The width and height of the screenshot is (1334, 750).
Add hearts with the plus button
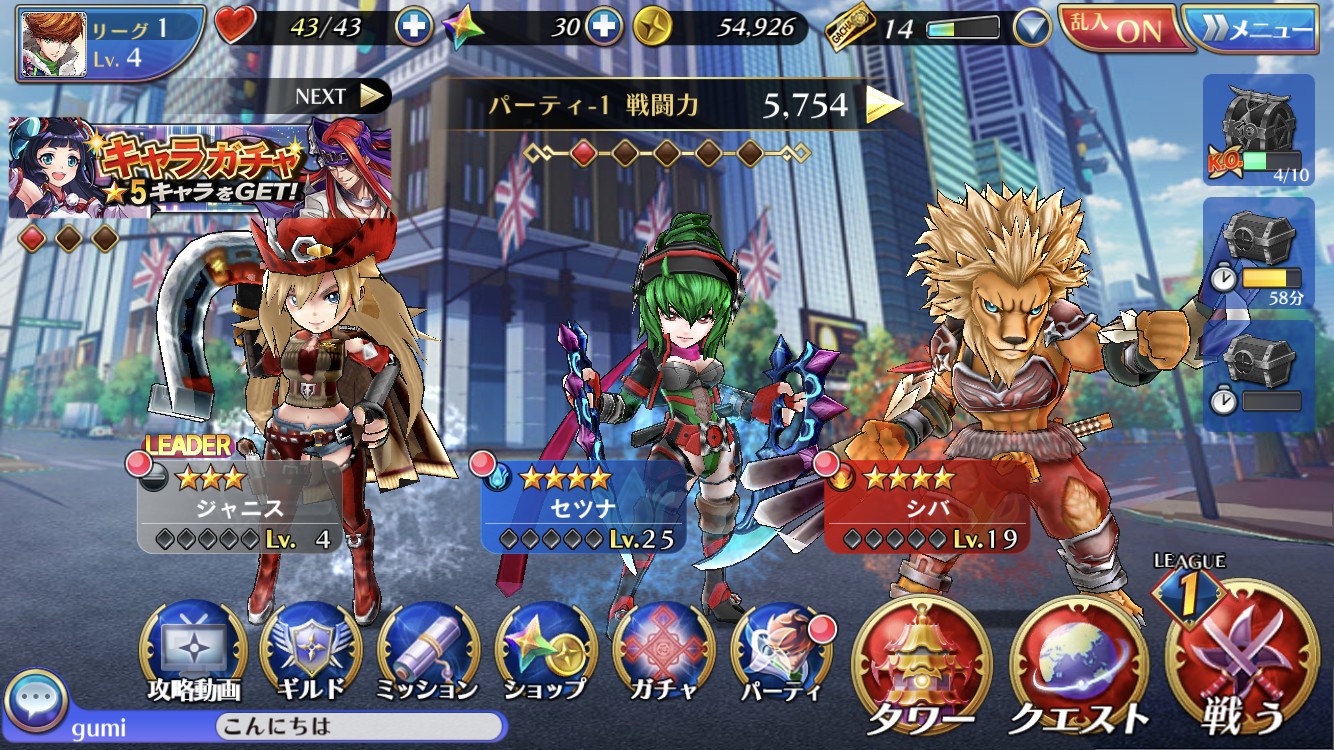[414, 27]
